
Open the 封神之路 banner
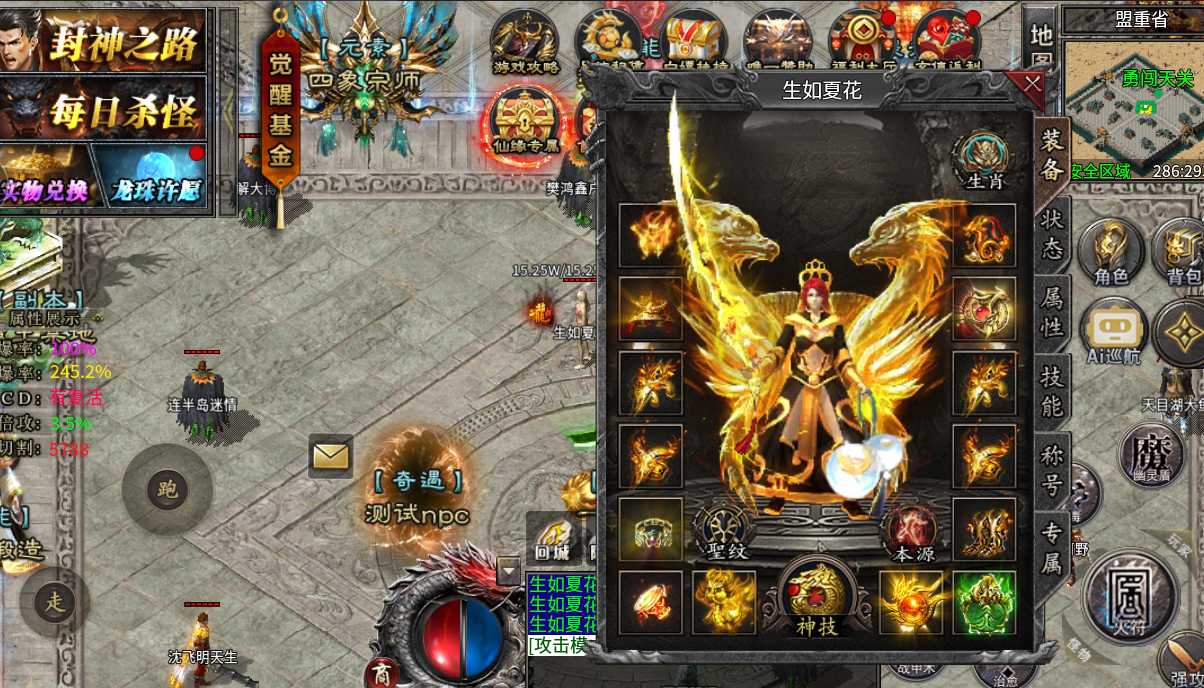click(x=103, y=40)
